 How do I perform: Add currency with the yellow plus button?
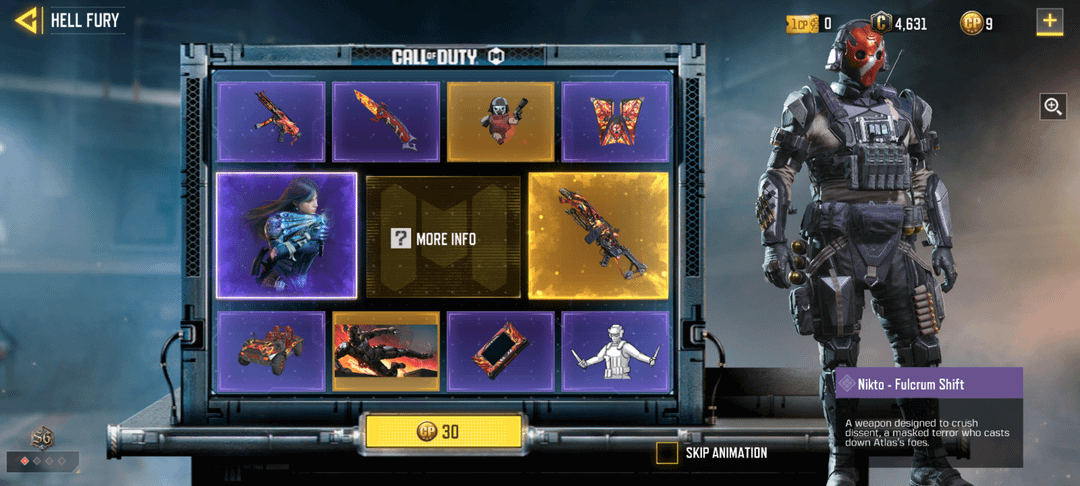click(x=1049, y=22)
